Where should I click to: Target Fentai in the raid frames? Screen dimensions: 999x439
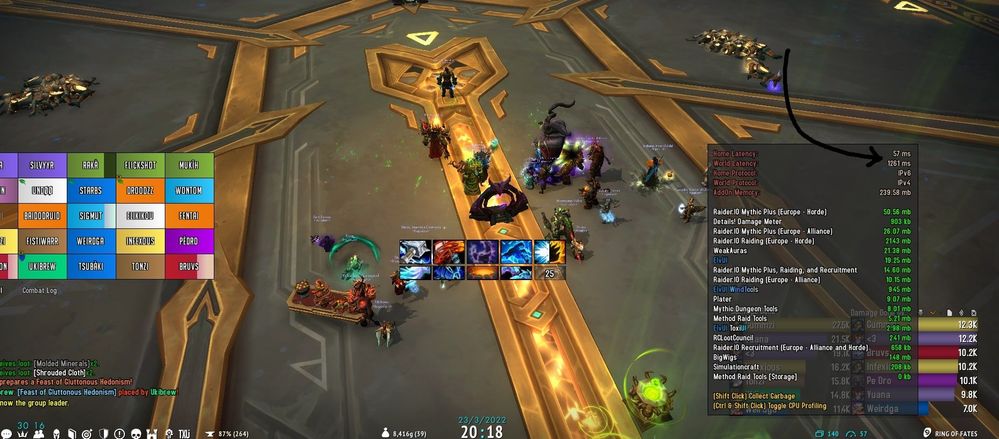point(188,215)
